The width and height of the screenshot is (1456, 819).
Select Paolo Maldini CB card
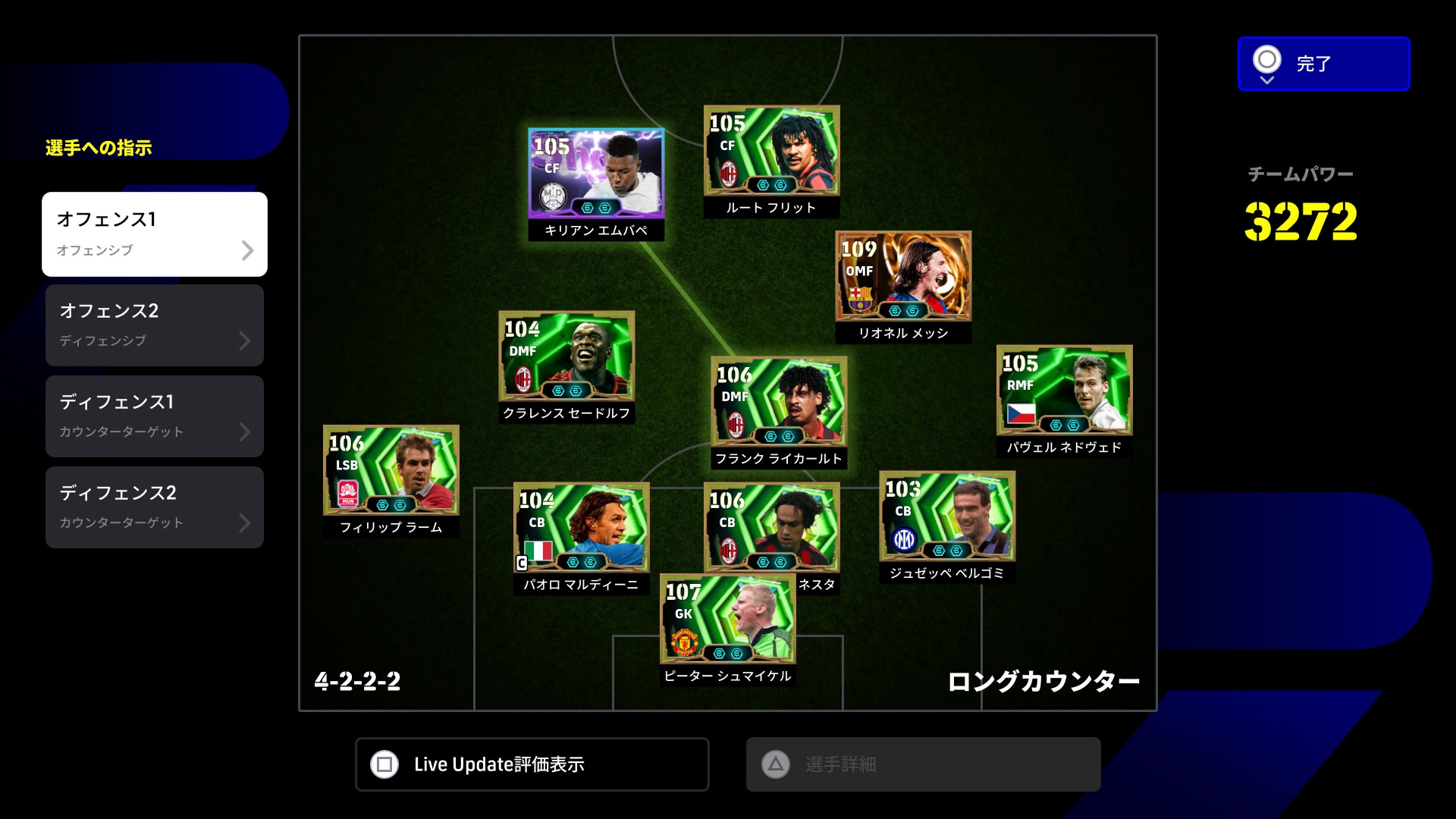point(581,527)
